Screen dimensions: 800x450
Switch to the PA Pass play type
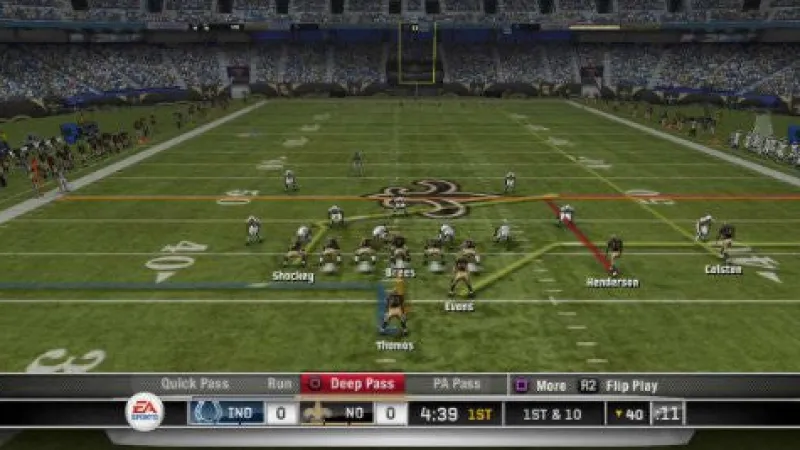[x=455, y=384]
